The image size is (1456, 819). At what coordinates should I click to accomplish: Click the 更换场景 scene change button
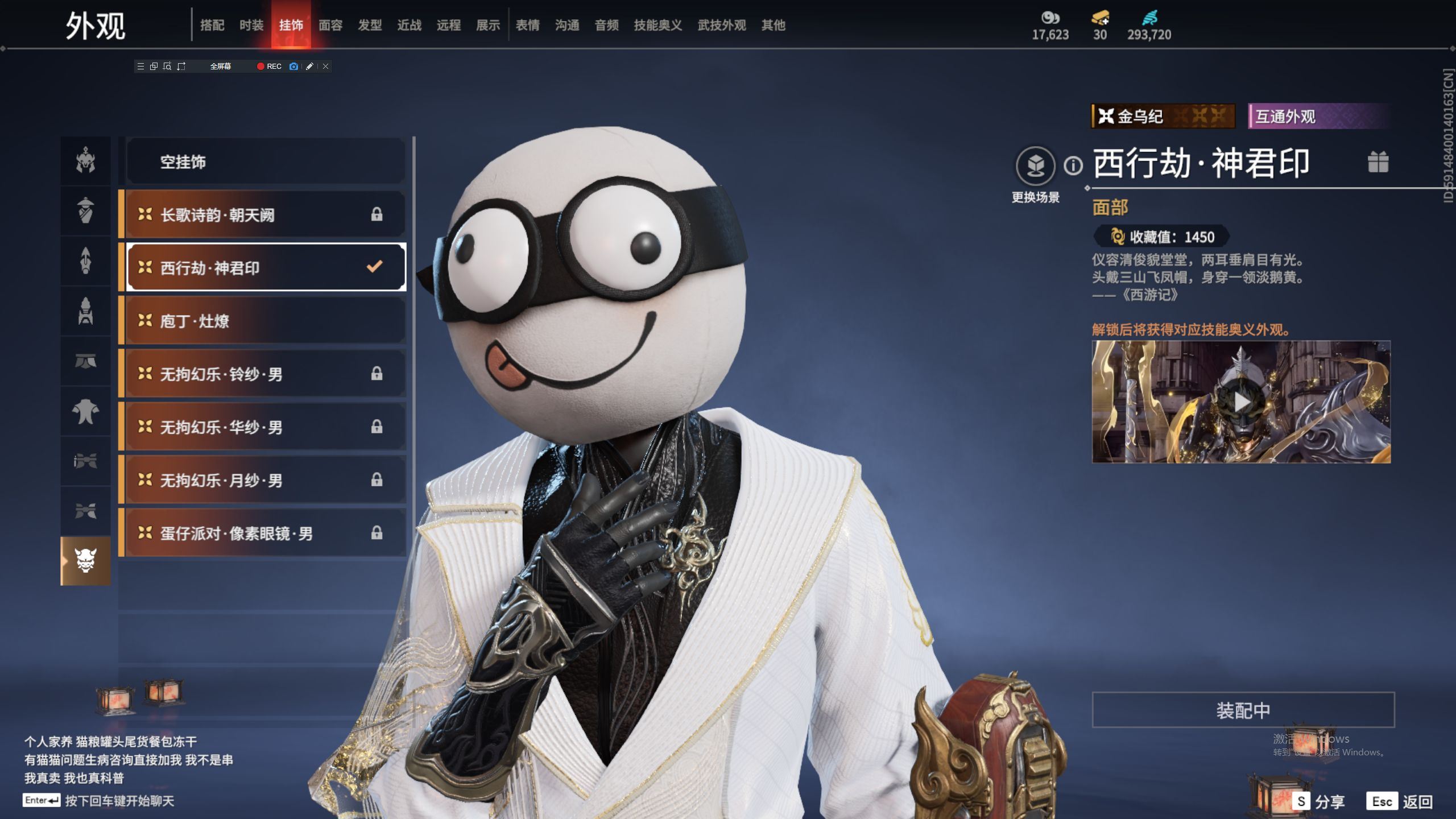1035,166
